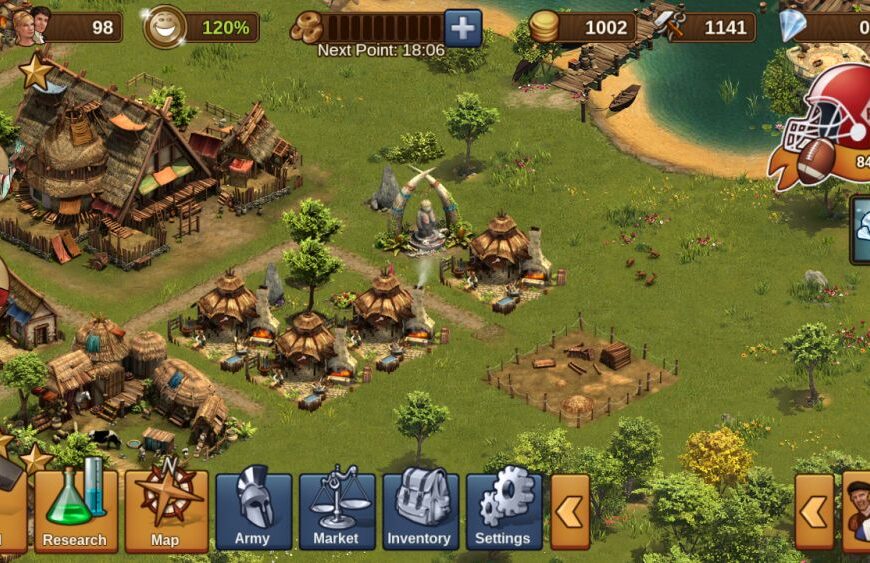Open the Inventory
The height and width of the screenshot is (563, 870).
point(420,511)
